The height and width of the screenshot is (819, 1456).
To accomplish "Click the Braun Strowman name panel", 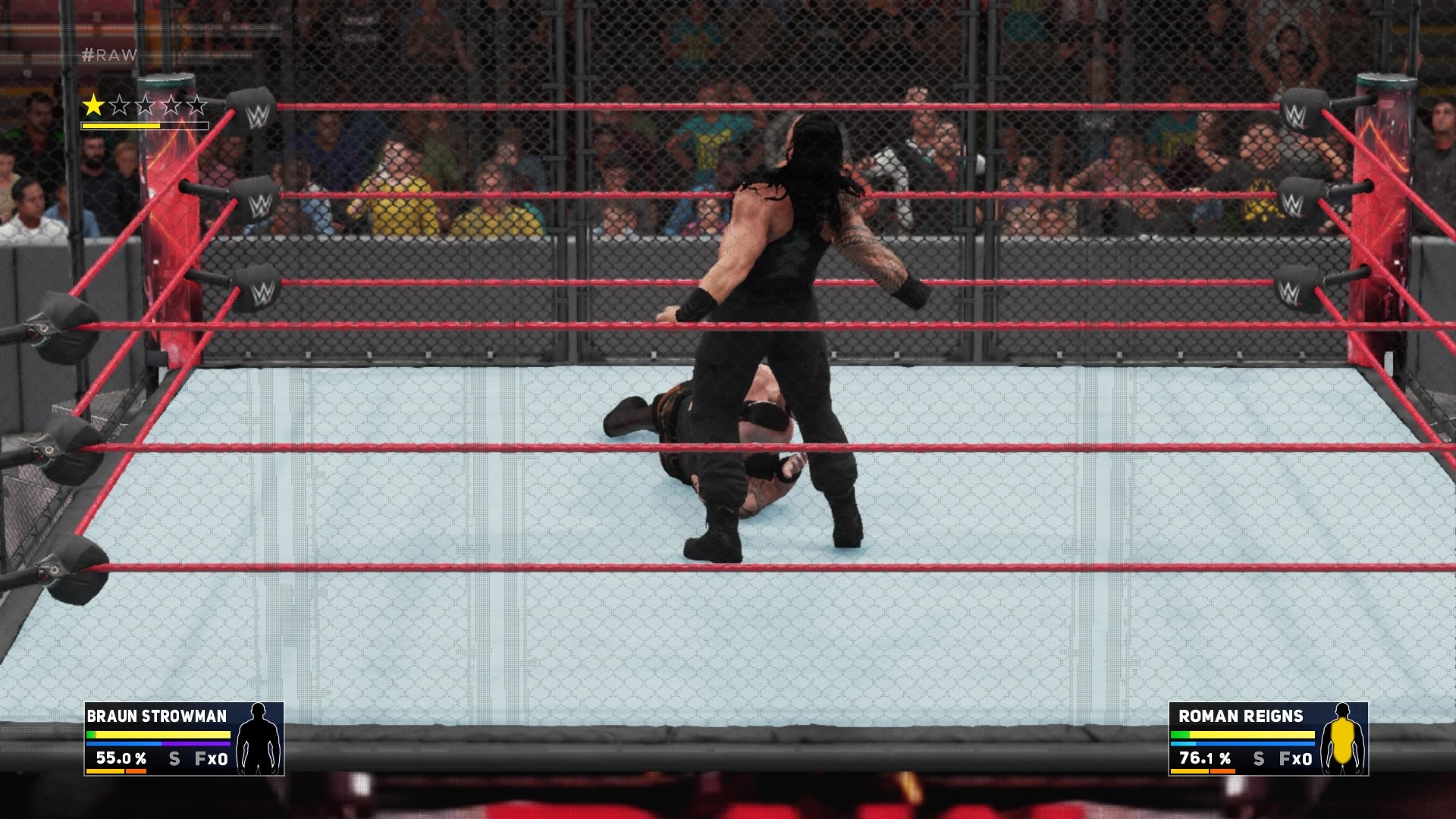I will click(157, 717).
